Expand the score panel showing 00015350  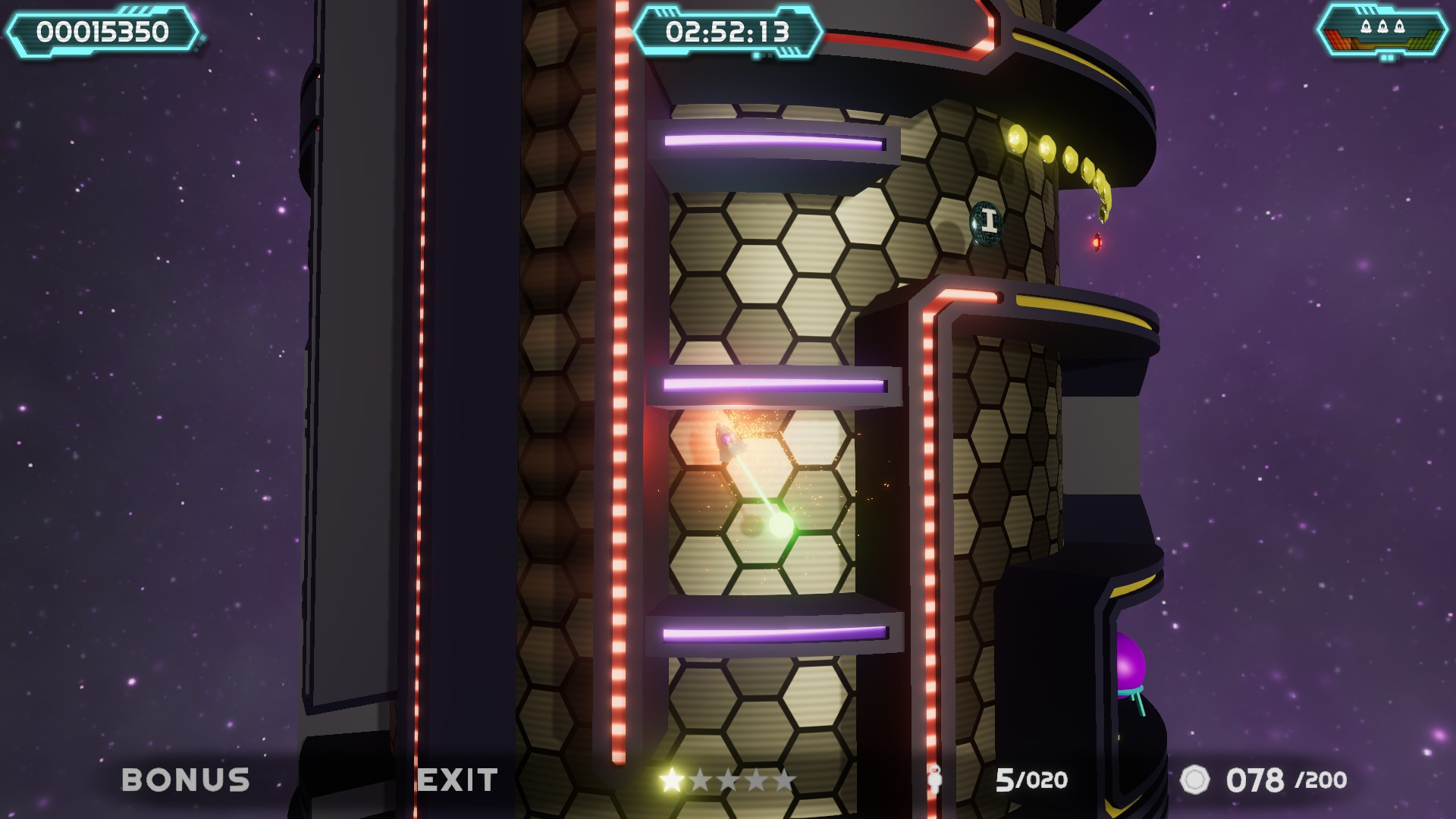pos(102,32)
